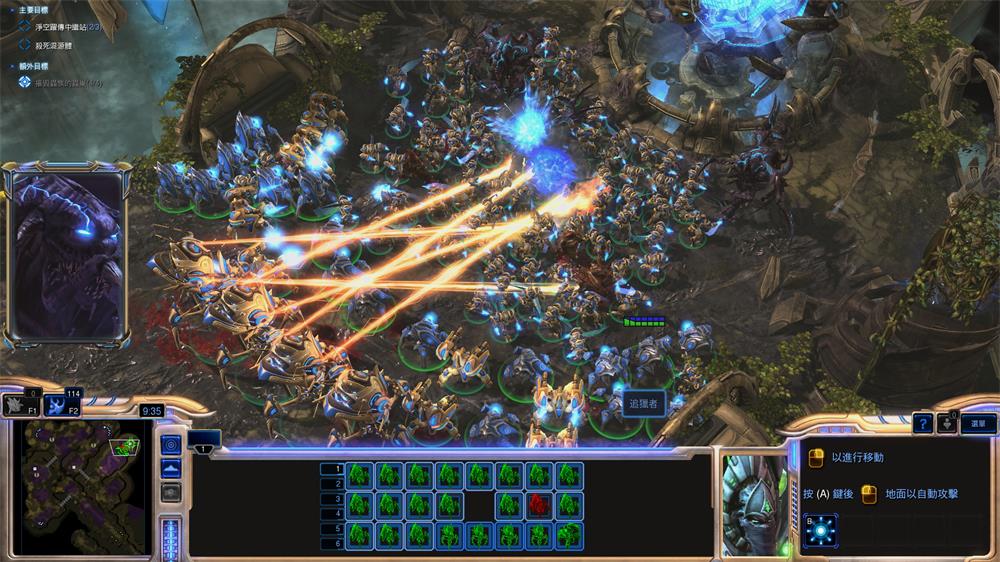Click the minimap ping button
Viewport: 1000px width, 562px height.
[171, 444]
